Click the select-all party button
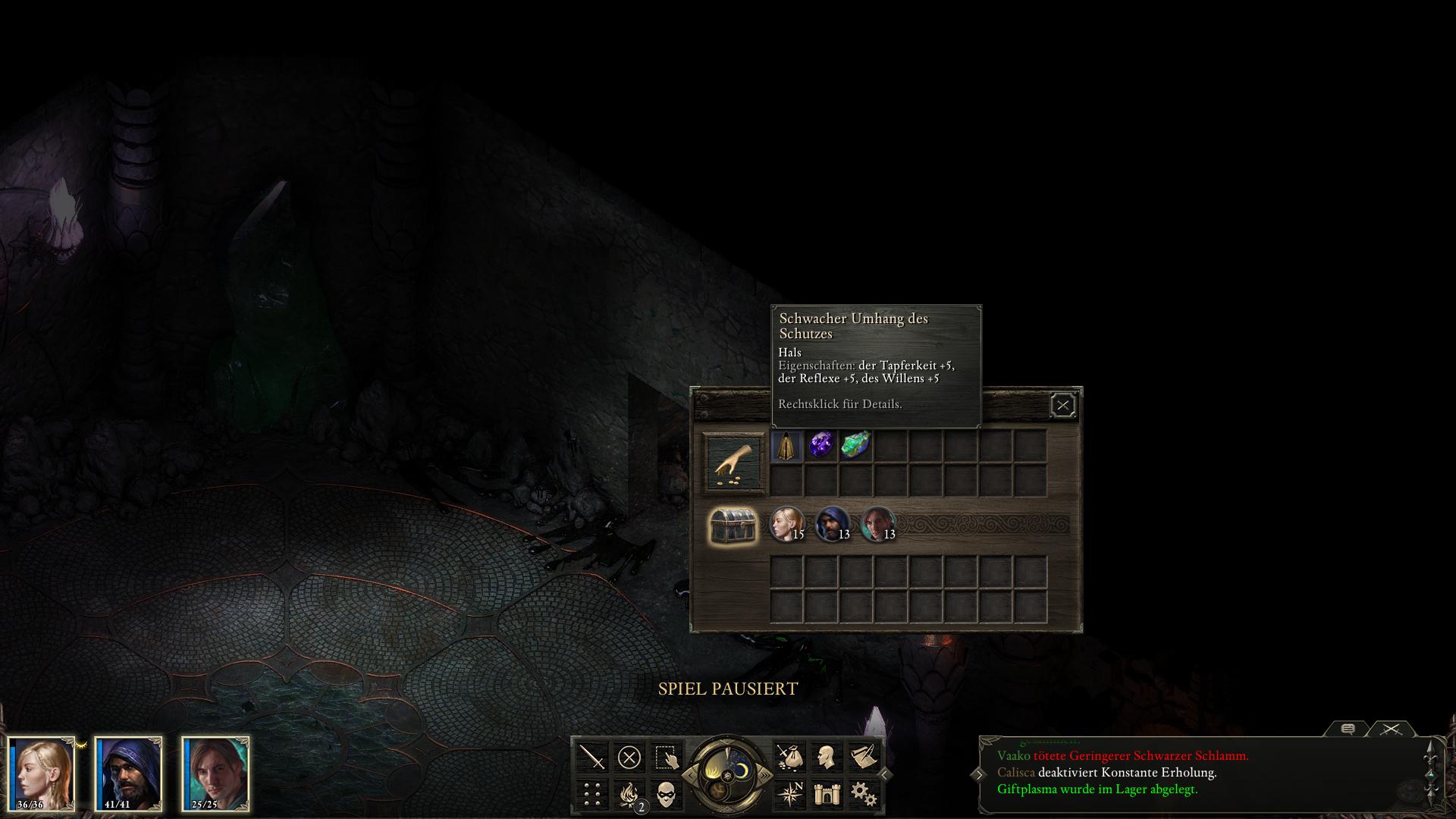 [x=666, y=757]
